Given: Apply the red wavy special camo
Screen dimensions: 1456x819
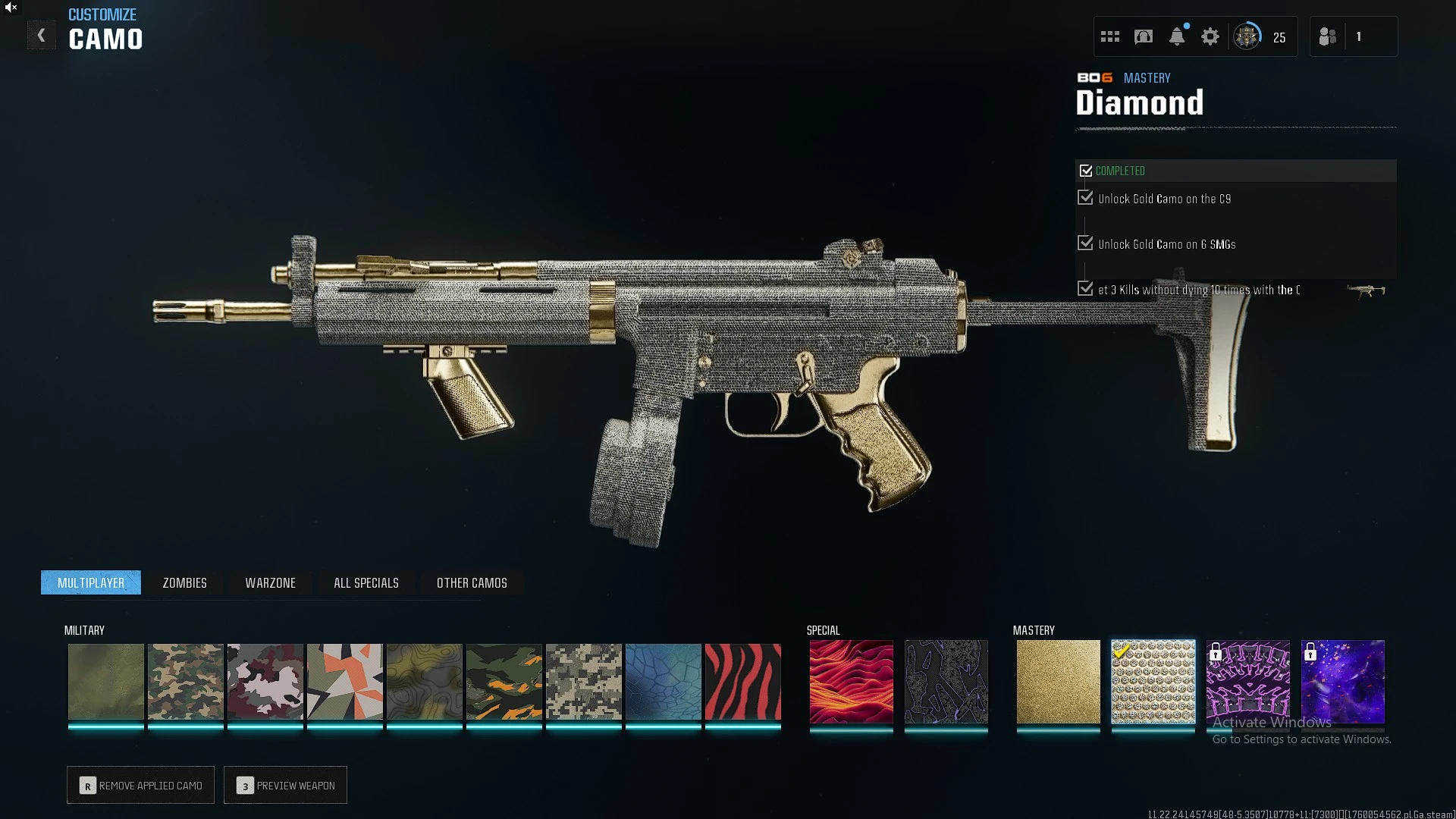Looking at the screenshot, I should coord(851,681).
